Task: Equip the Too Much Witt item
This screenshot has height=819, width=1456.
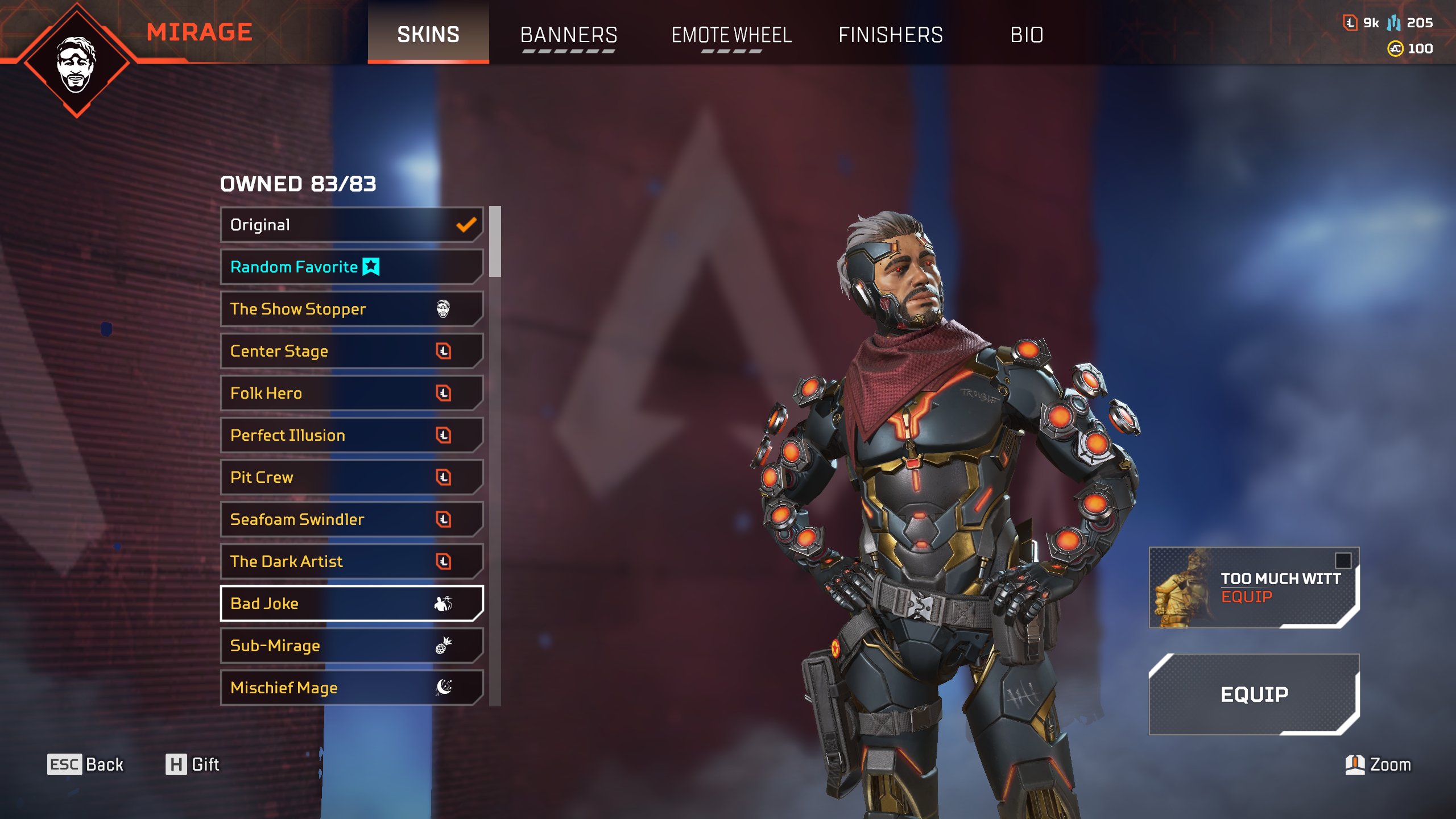Action: (1254, 588)
